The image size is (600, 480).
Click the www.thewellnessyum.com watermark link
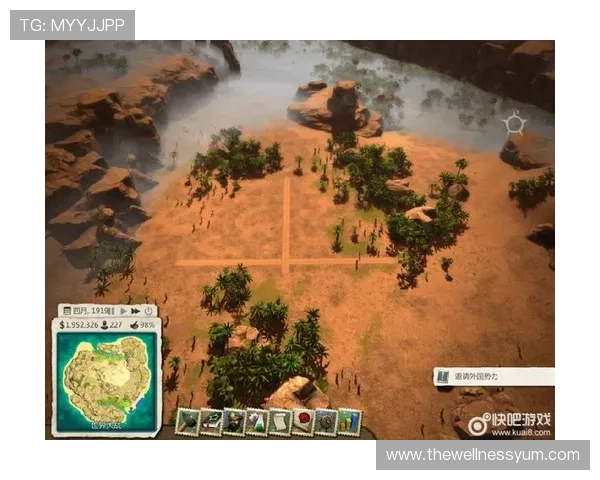pyautogui.click(x=483, y=455)
